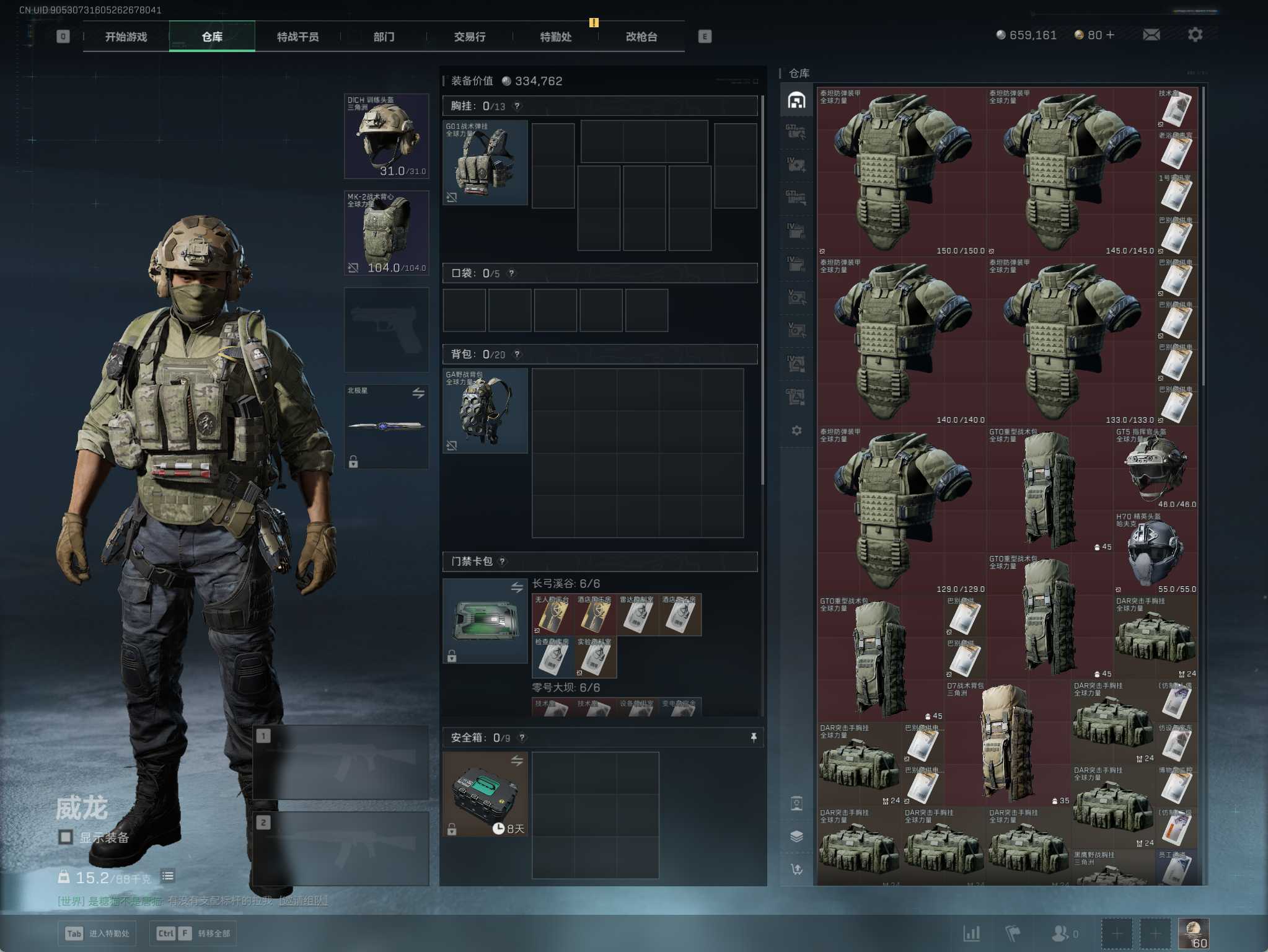
Task: Open the 开始游戏 tab
Action: point(126,37)
